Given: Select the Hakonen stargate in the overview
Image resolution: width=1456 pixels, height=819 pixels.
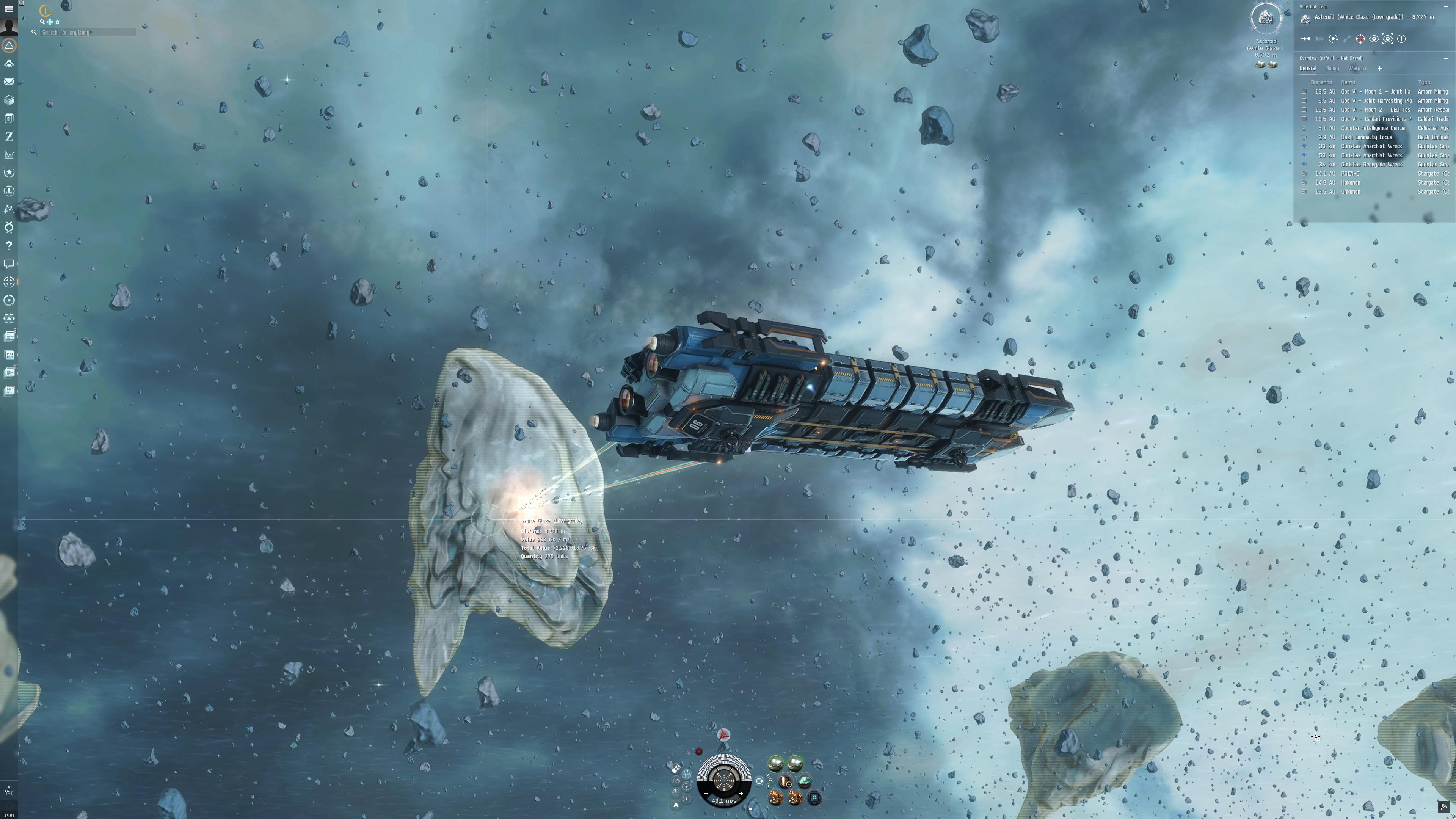Looking at the screenshot, I should 1351,182.
